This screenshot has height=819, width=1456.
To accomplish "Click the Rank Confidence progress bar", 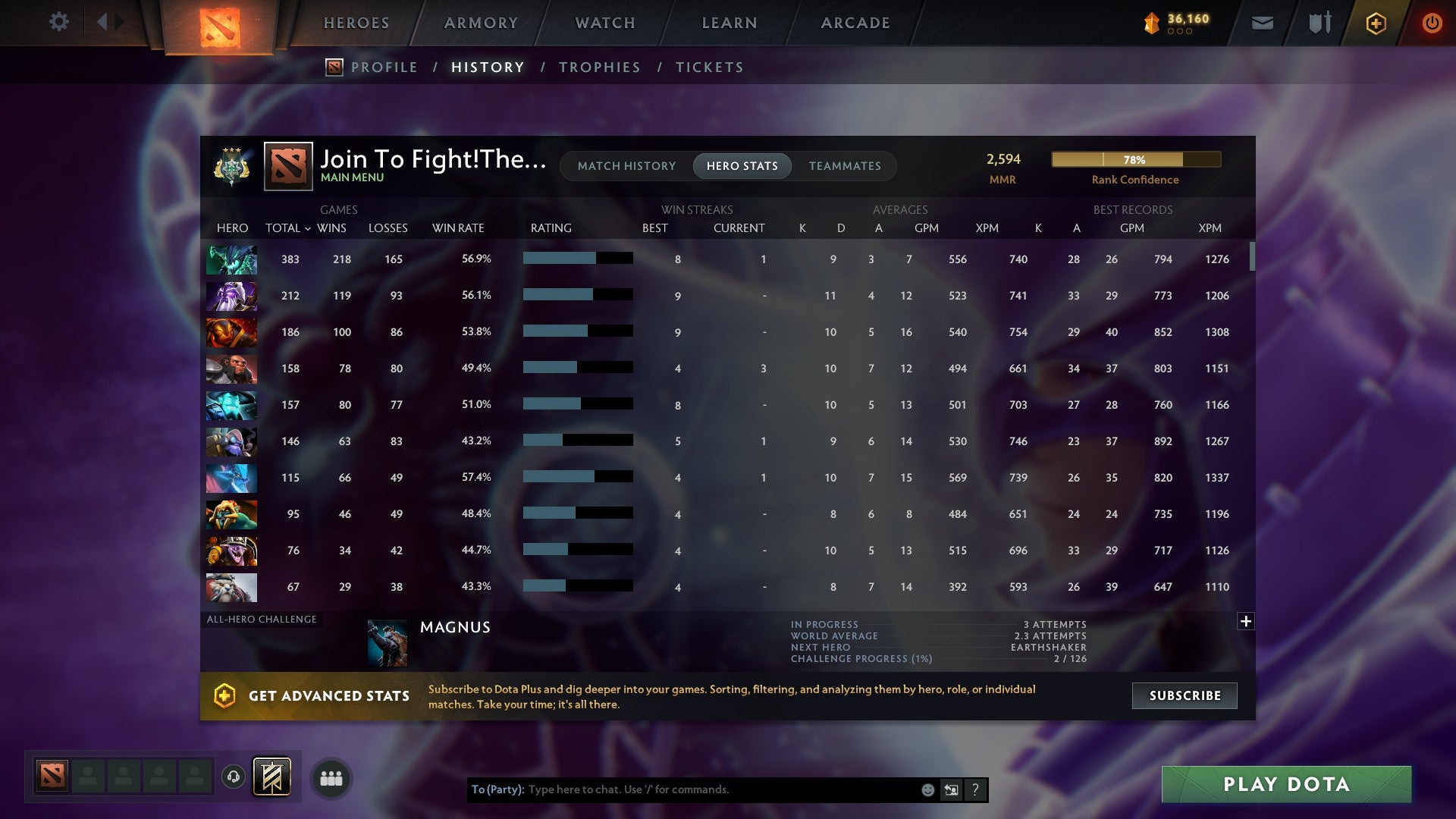I will click(1135, 159).
